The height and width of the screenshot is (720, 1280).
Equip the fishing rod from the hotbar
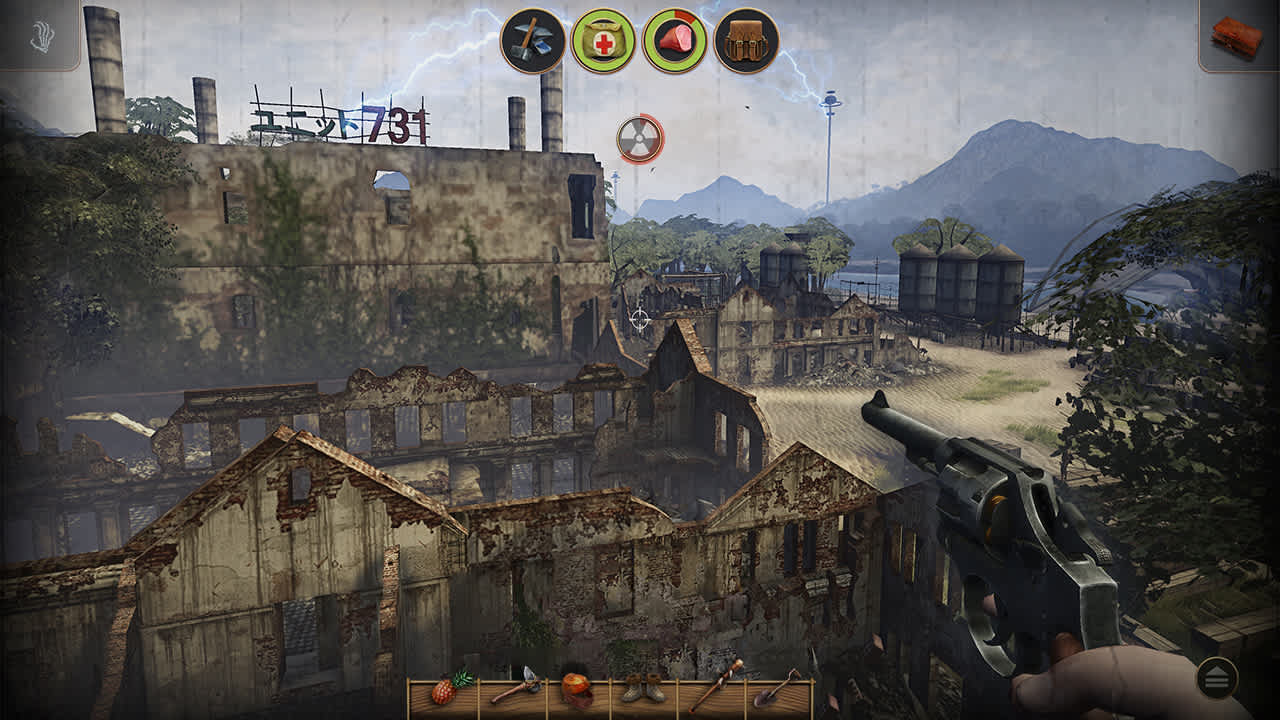point(712,688)
